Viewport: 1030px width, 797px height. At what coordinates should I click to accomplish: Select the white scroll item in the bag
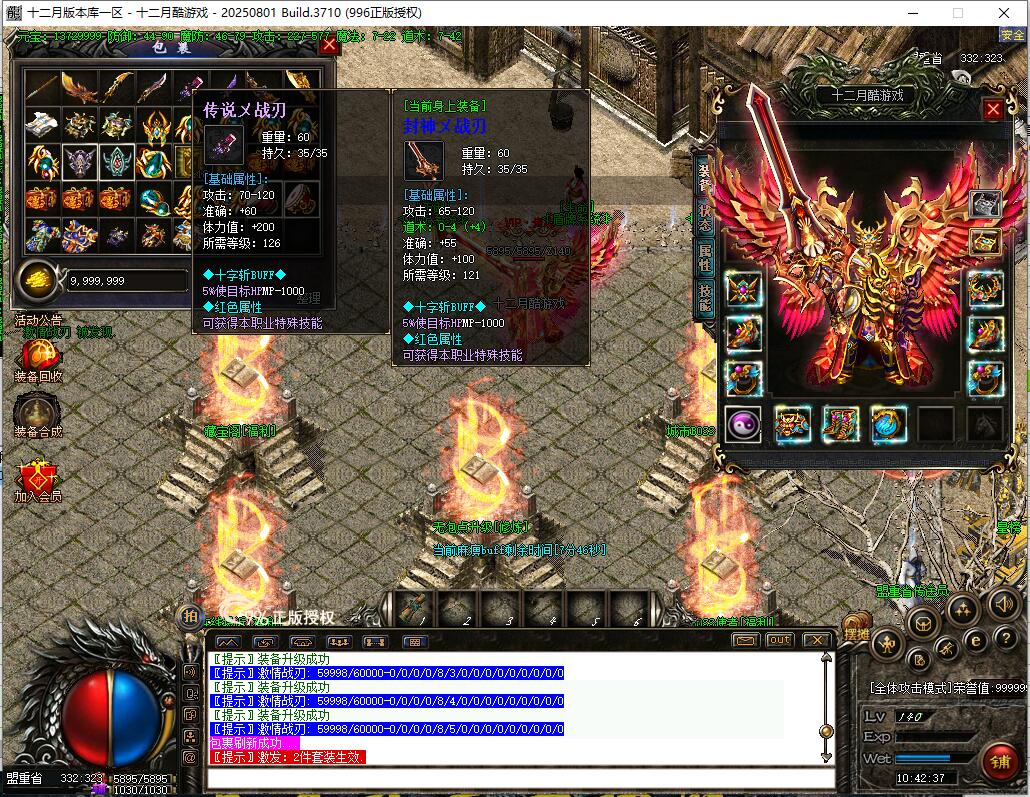(42, 126)
